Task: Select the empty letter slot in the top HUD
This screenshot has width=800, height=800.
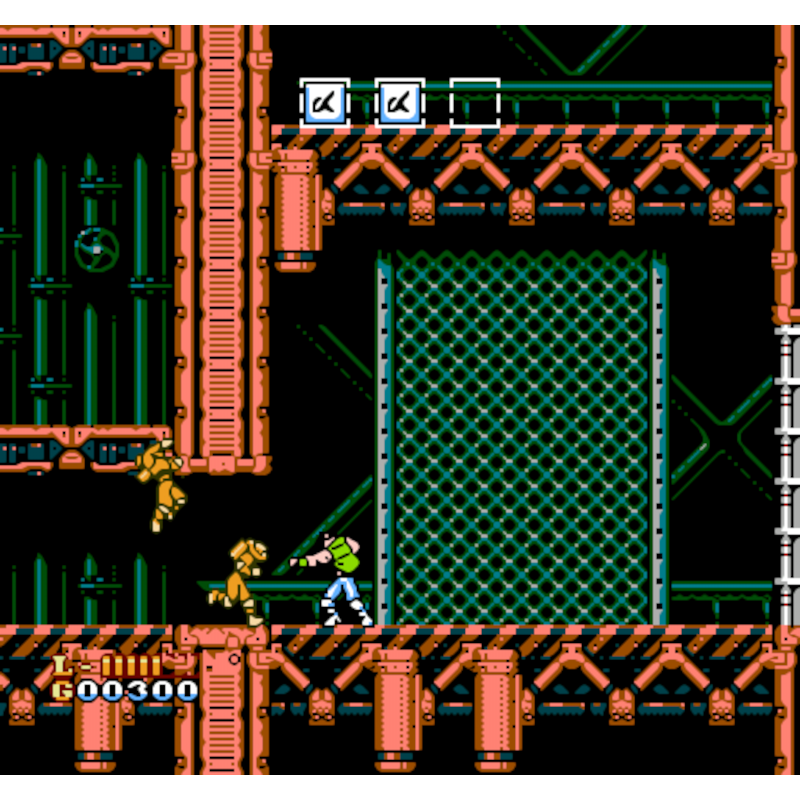Action: coord(475,103)
